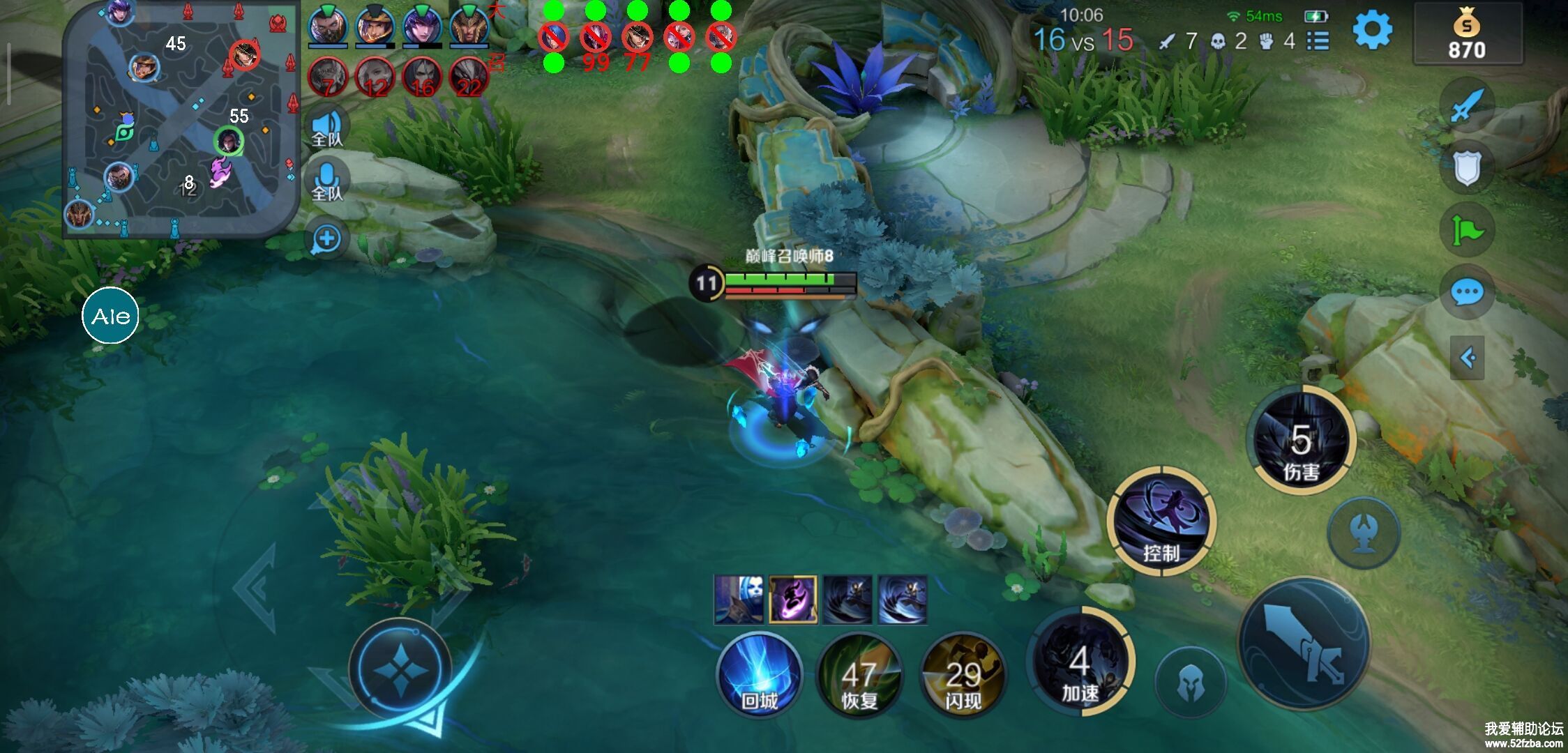Trigger the 加速 speed skill
Image resolution: width=1568 pixels, height=753 pixels.
pos(1080,662)
